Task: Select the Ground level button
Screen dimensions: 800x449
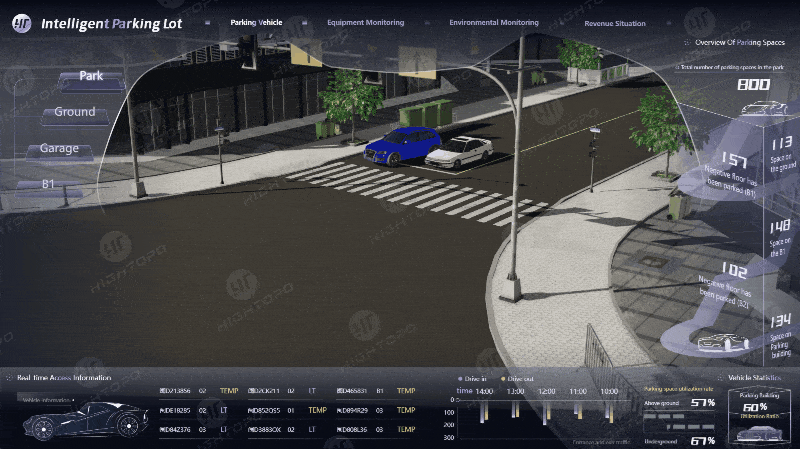Action: pos(75,113)
